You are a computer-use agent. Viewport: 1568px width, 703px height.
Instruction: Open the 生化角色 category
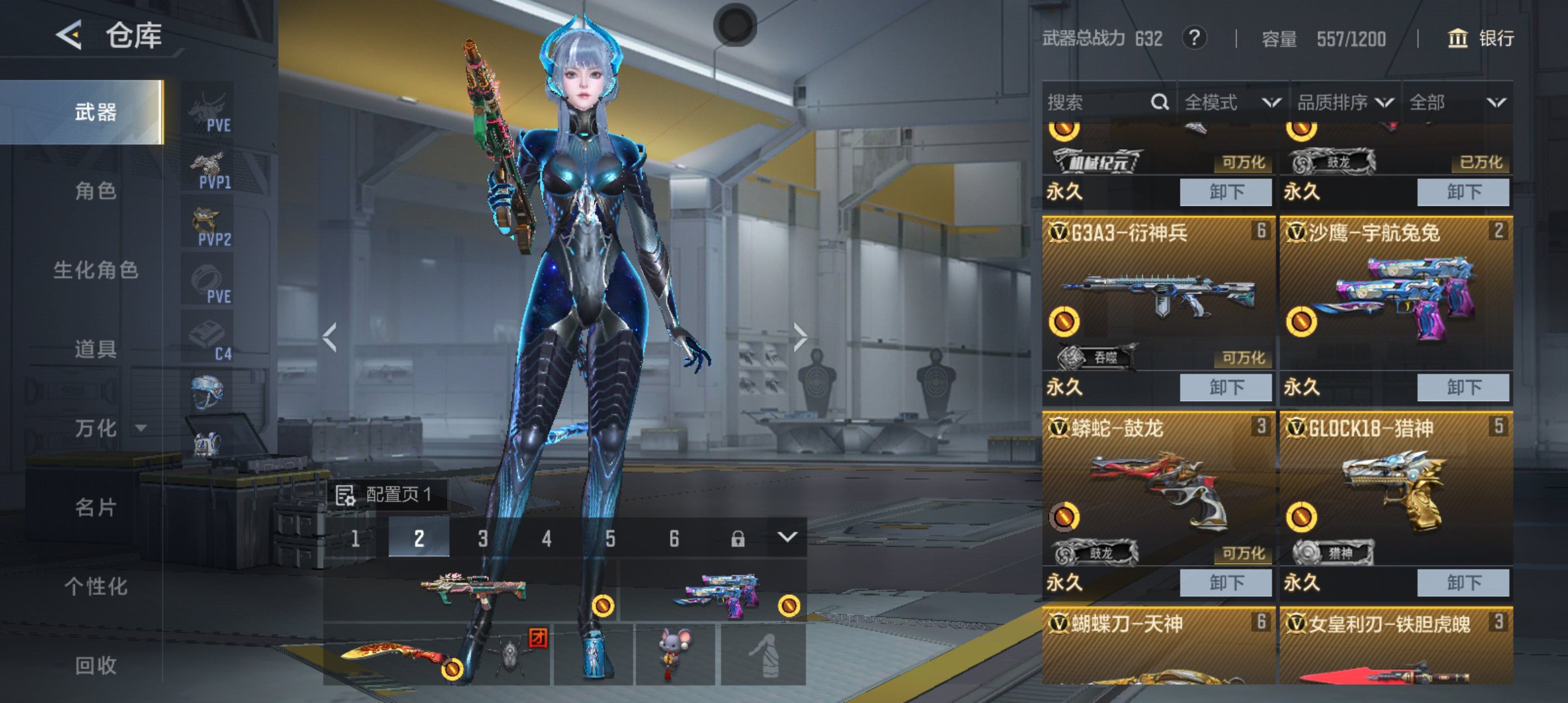click(x=96, y=269)
